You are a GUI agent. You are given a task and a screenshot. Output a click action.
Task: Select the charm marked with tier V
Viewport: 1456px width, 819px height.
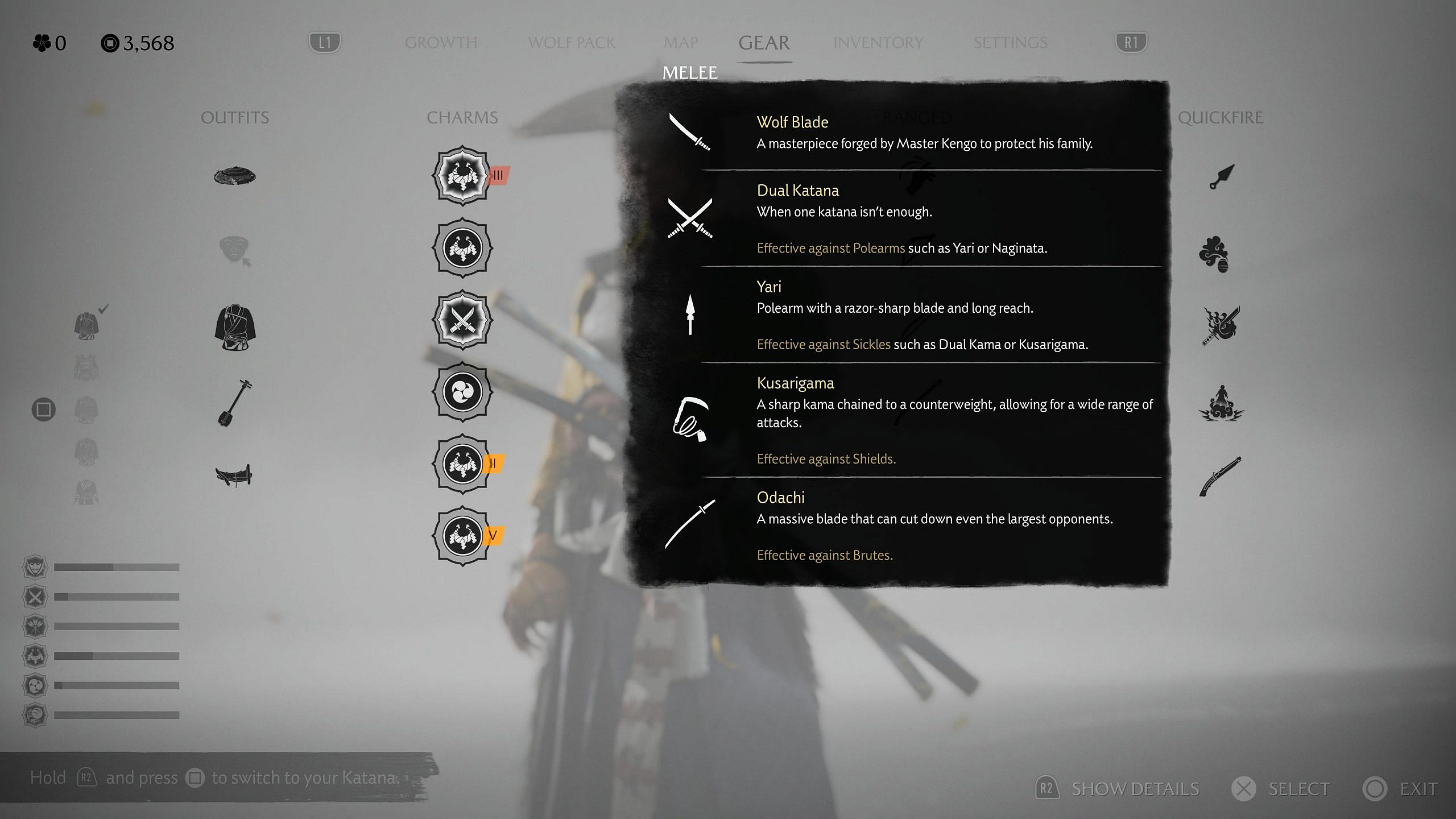tap(462, 536)
